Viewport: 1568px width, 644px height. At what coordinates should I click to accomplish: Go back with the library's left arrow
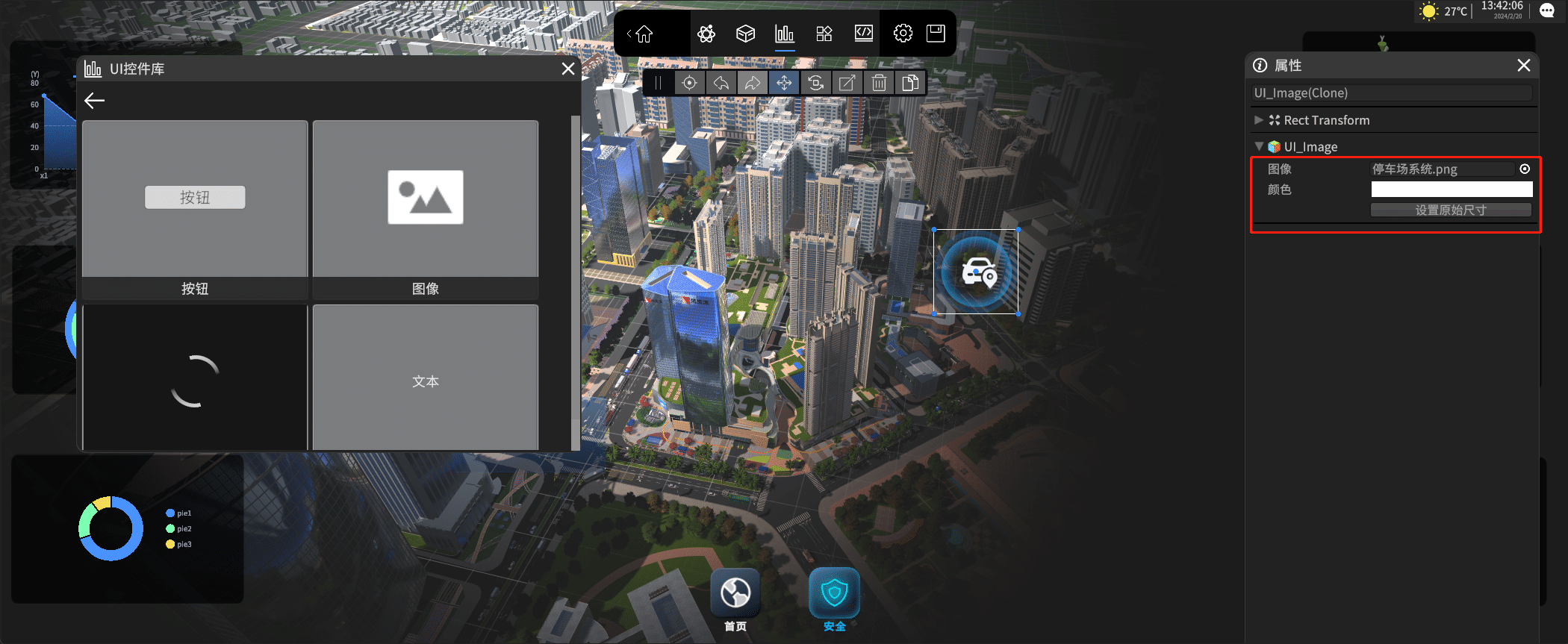coord(95,101)
